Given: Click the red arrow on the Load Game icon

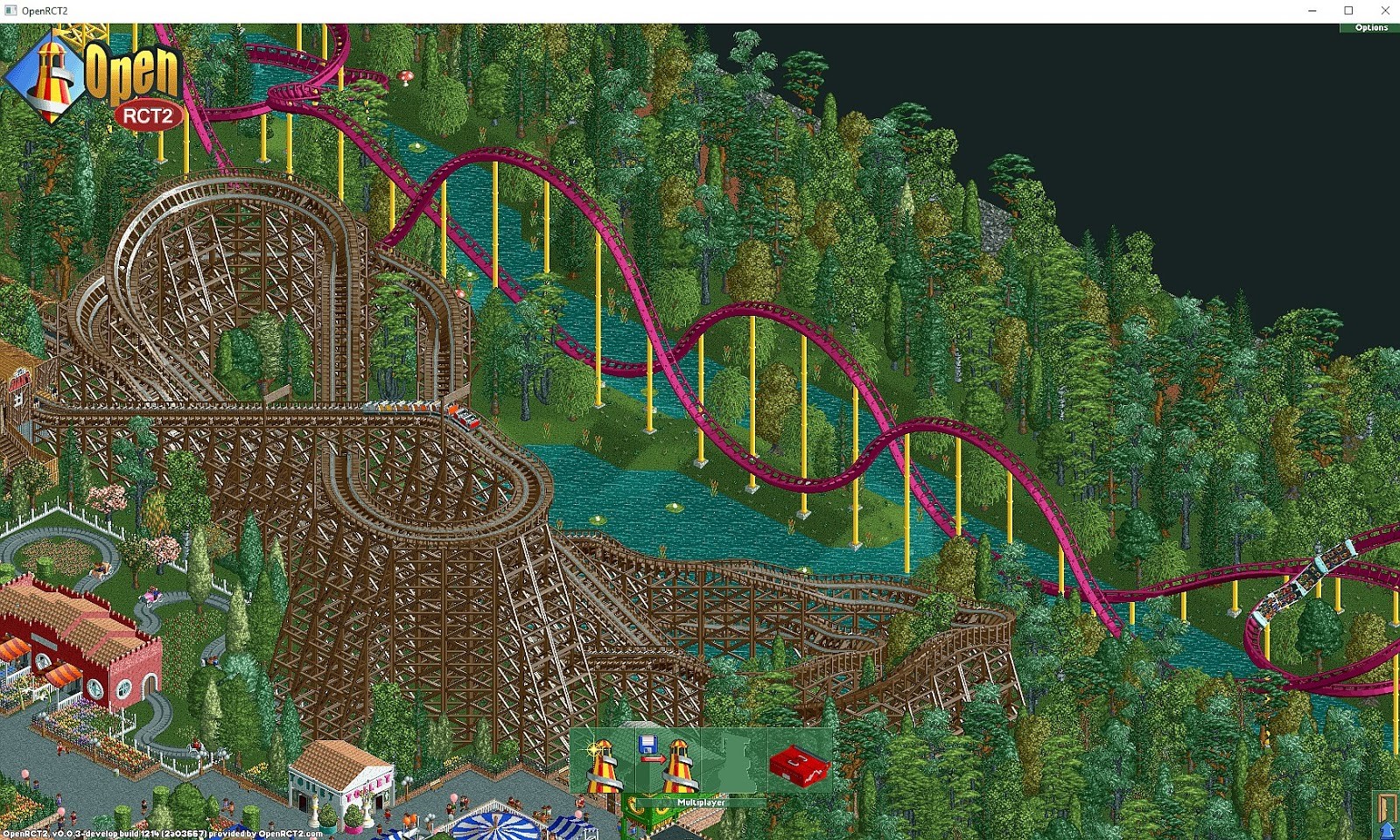Looking at the screenshot, I should (654, 759).
